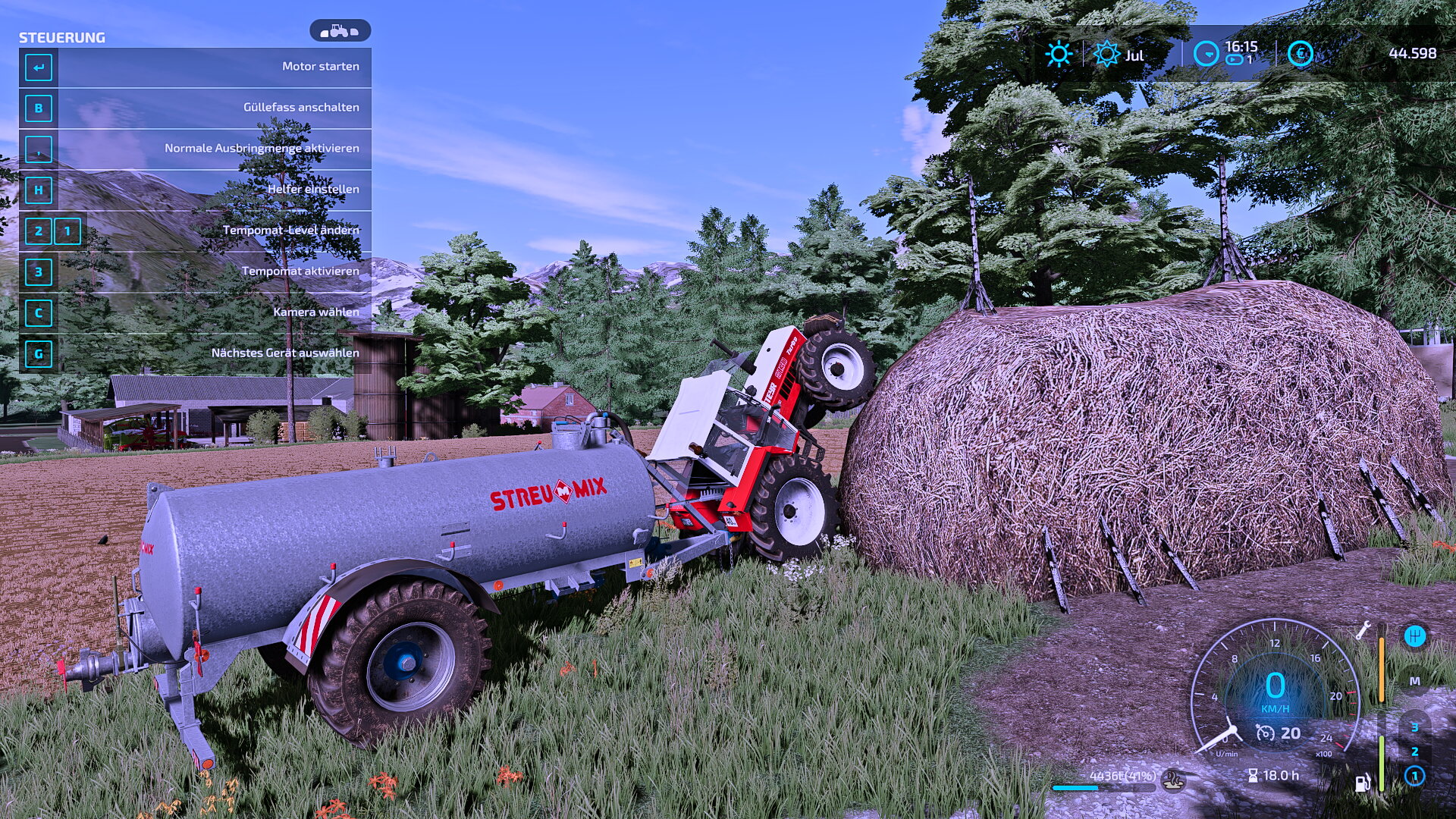Select the sunny weather forecast icon

[1058, 55]
